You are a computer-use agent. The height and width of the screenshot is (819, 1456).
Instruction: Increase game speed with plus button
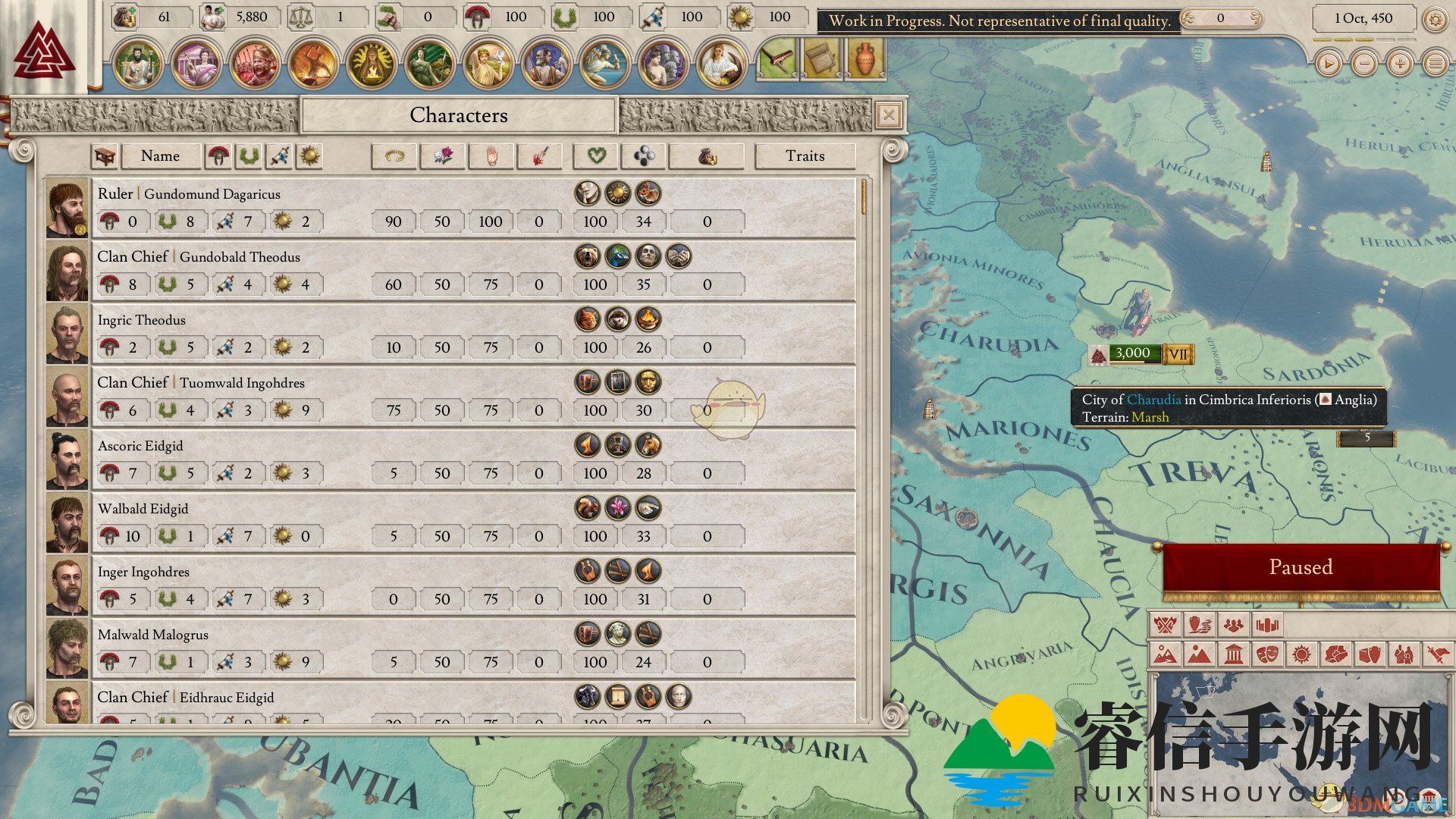pyautogui.click(x=1400, y=64)
